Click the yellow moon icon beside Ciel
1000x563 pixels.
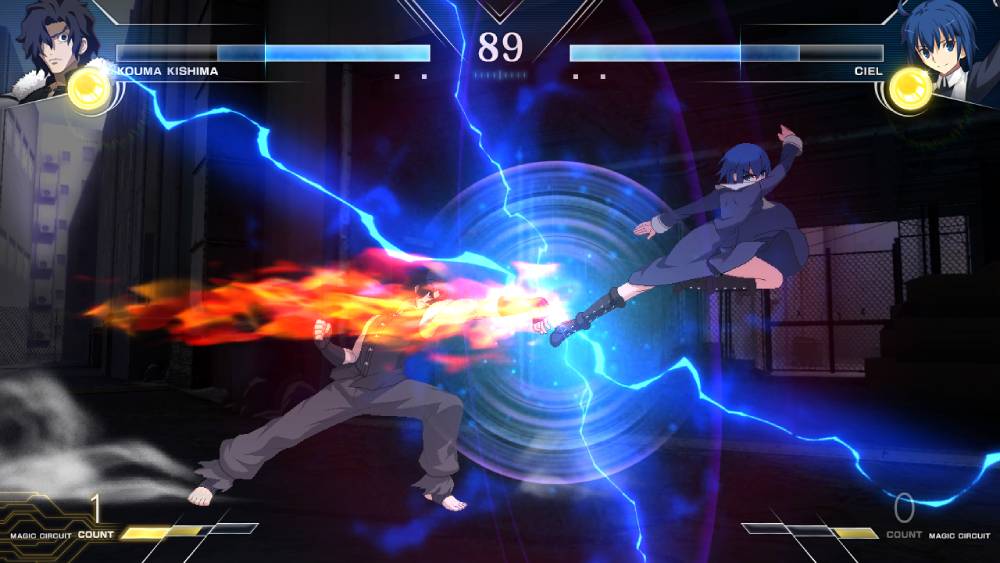910,90
